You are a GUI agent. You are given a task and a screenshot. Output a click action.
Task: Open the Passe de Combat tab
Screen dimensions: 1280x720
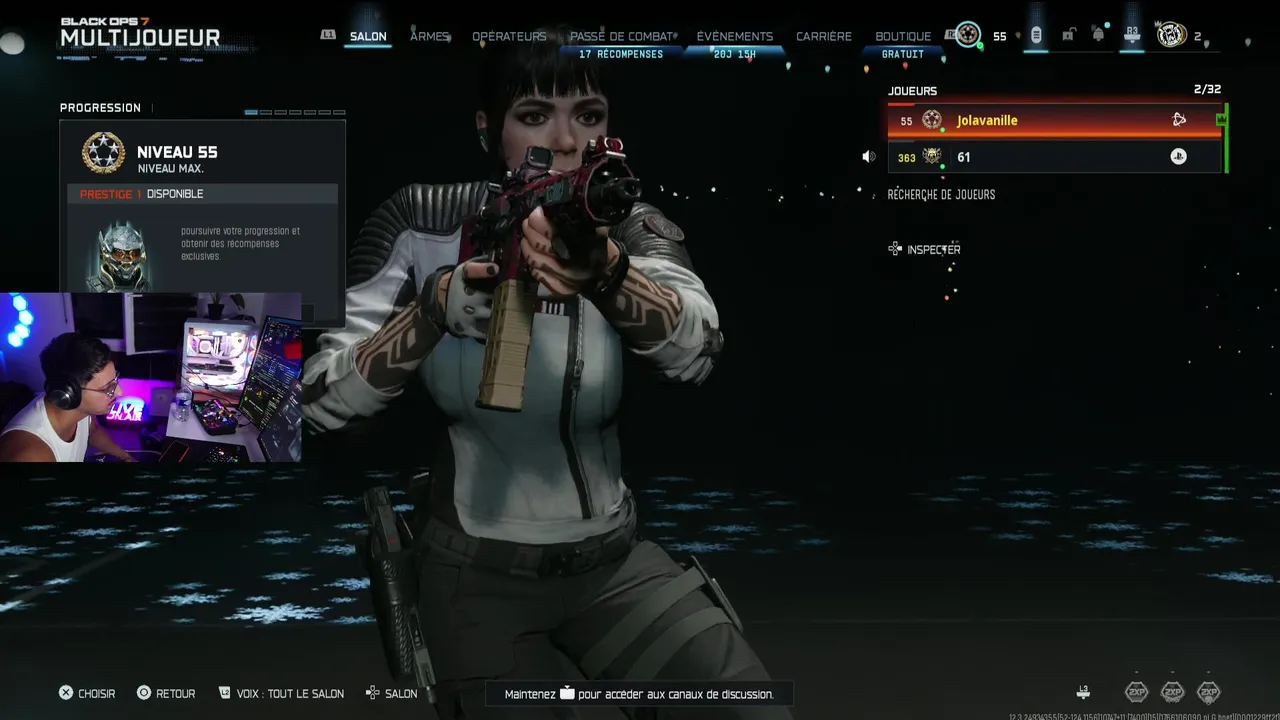[621, 37]
